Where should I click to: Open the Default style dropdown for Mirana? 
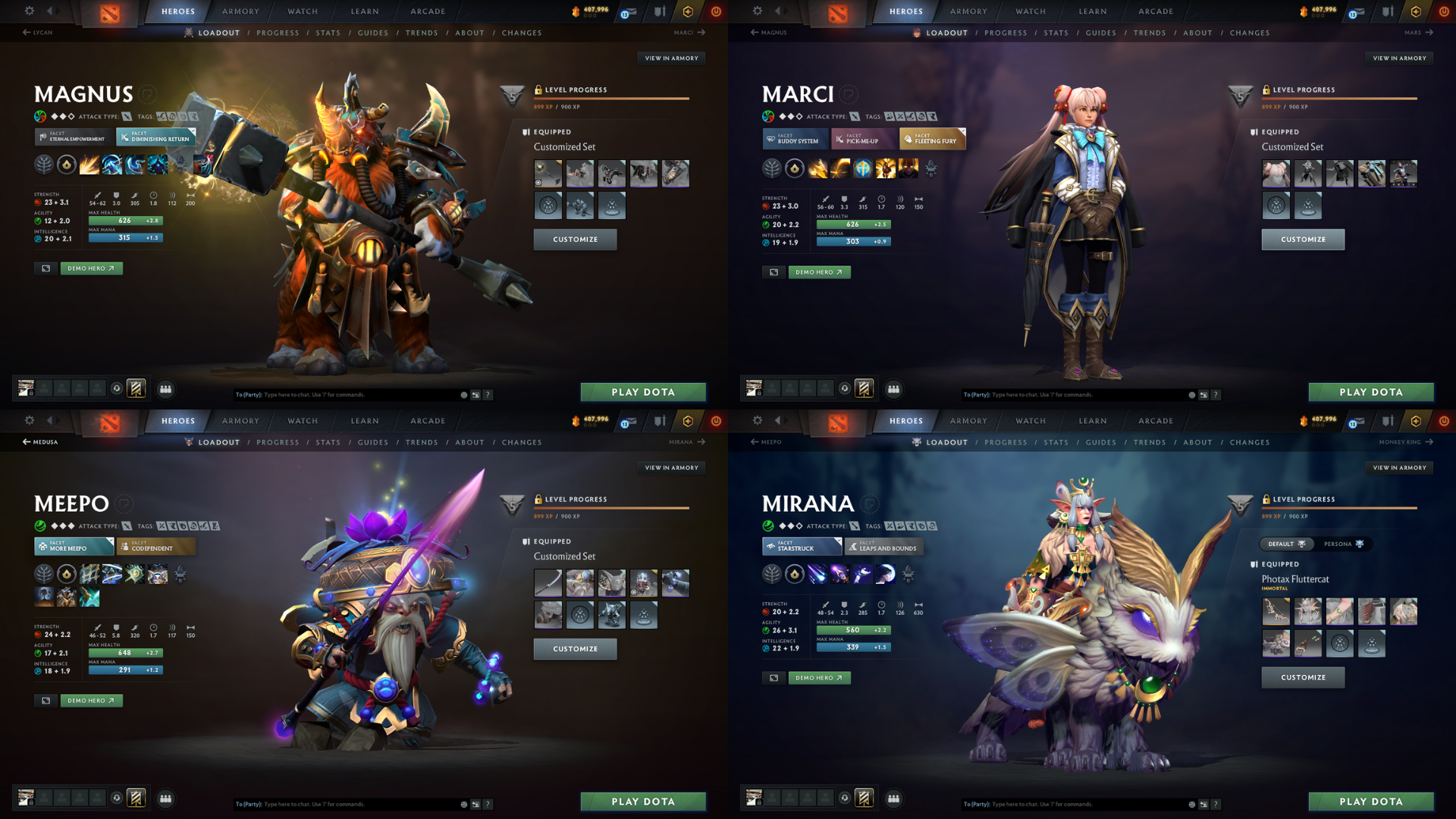click(x=1287, y=544)
